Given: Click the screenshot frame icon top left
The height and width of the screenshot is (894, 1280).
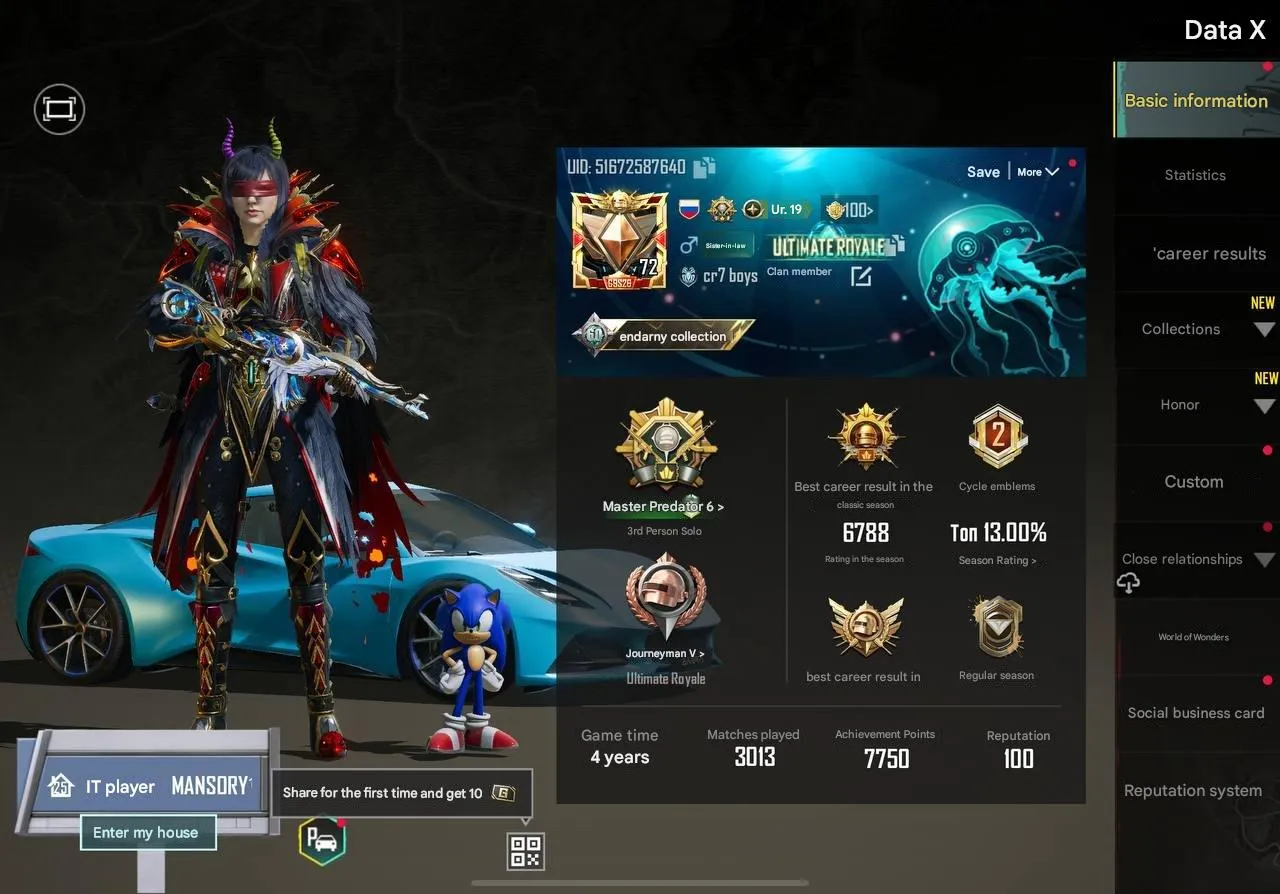Looking at the screenshot, I should (x=58, y=109).
